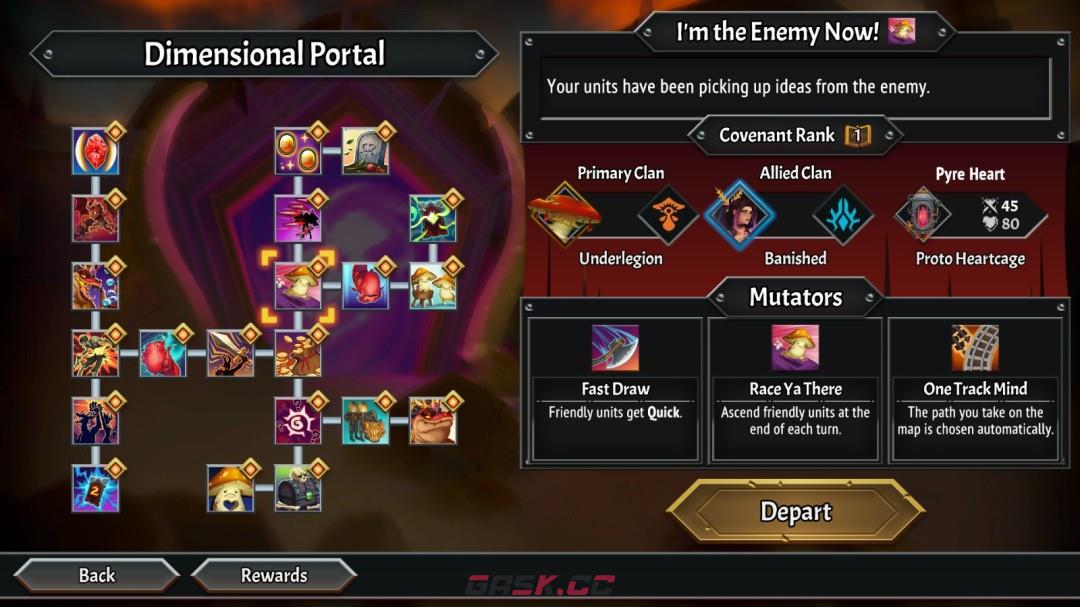Image resolution: width=1080 pixels, height=607 pixels.
Task: Select the lightning card number 2 node
Action: [x=96, y=488]
